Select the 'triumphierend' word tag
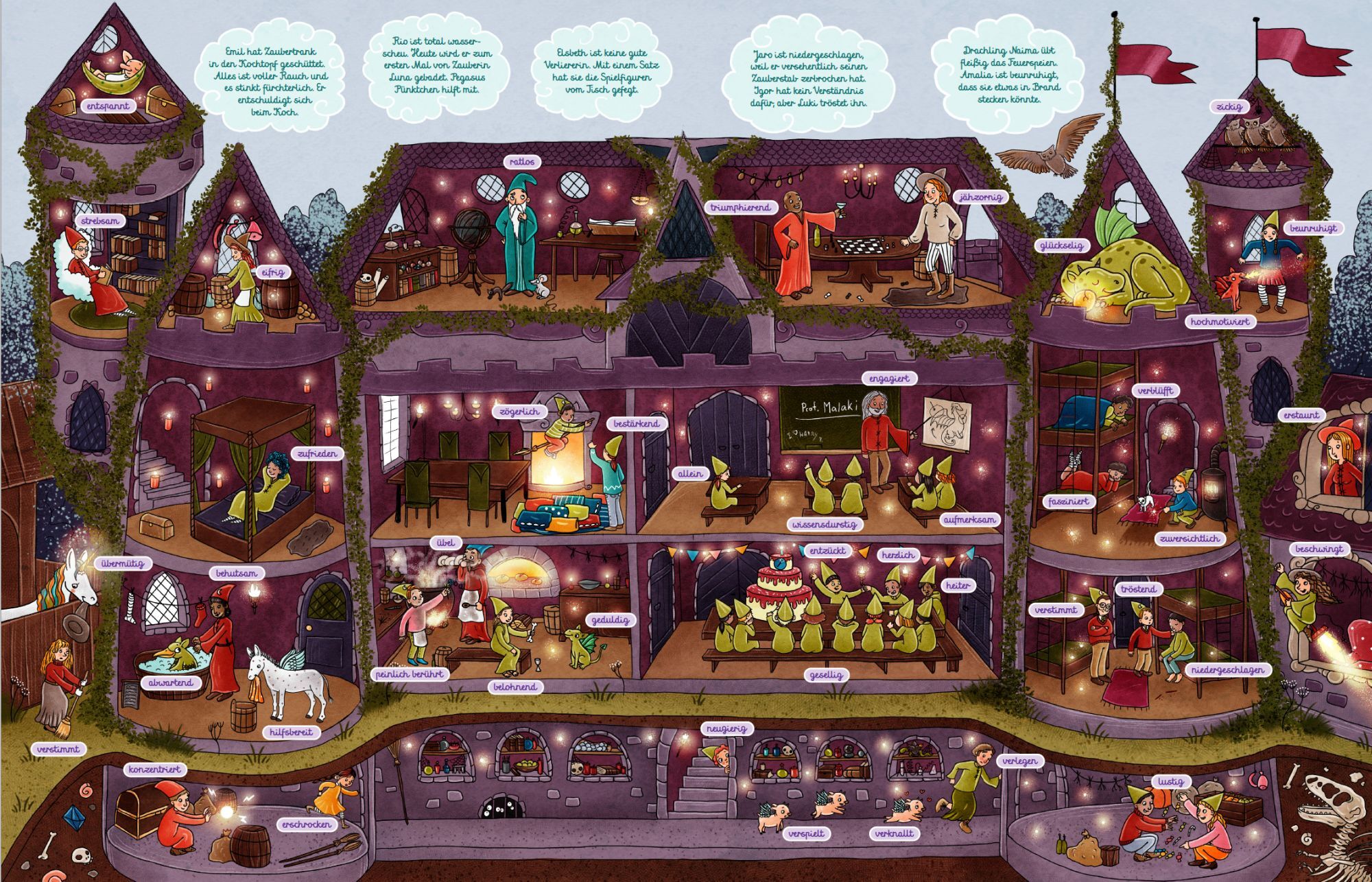 [x=741, y=207]
